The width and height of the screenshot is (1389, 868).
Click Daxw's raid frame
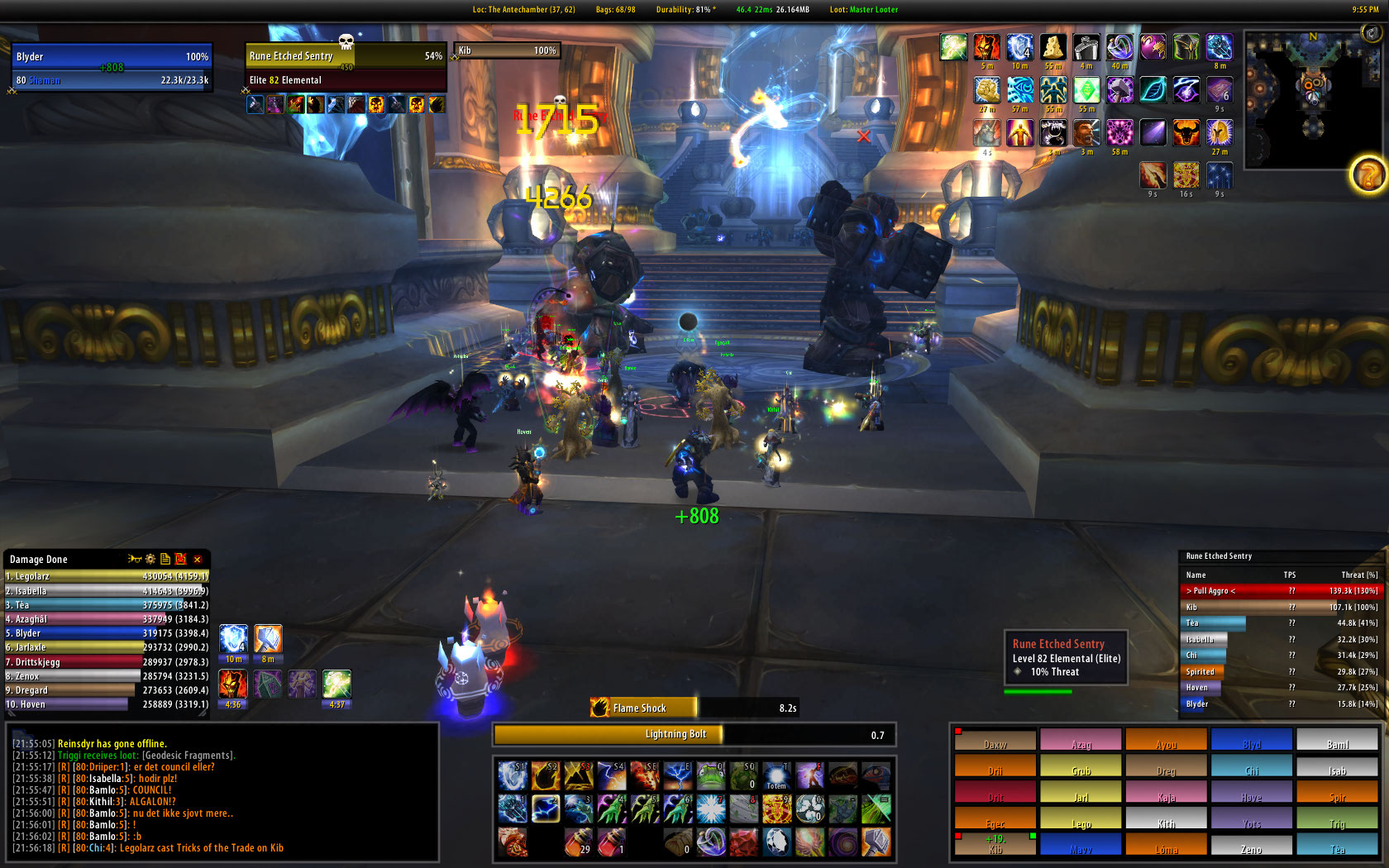tap(995, 739)
